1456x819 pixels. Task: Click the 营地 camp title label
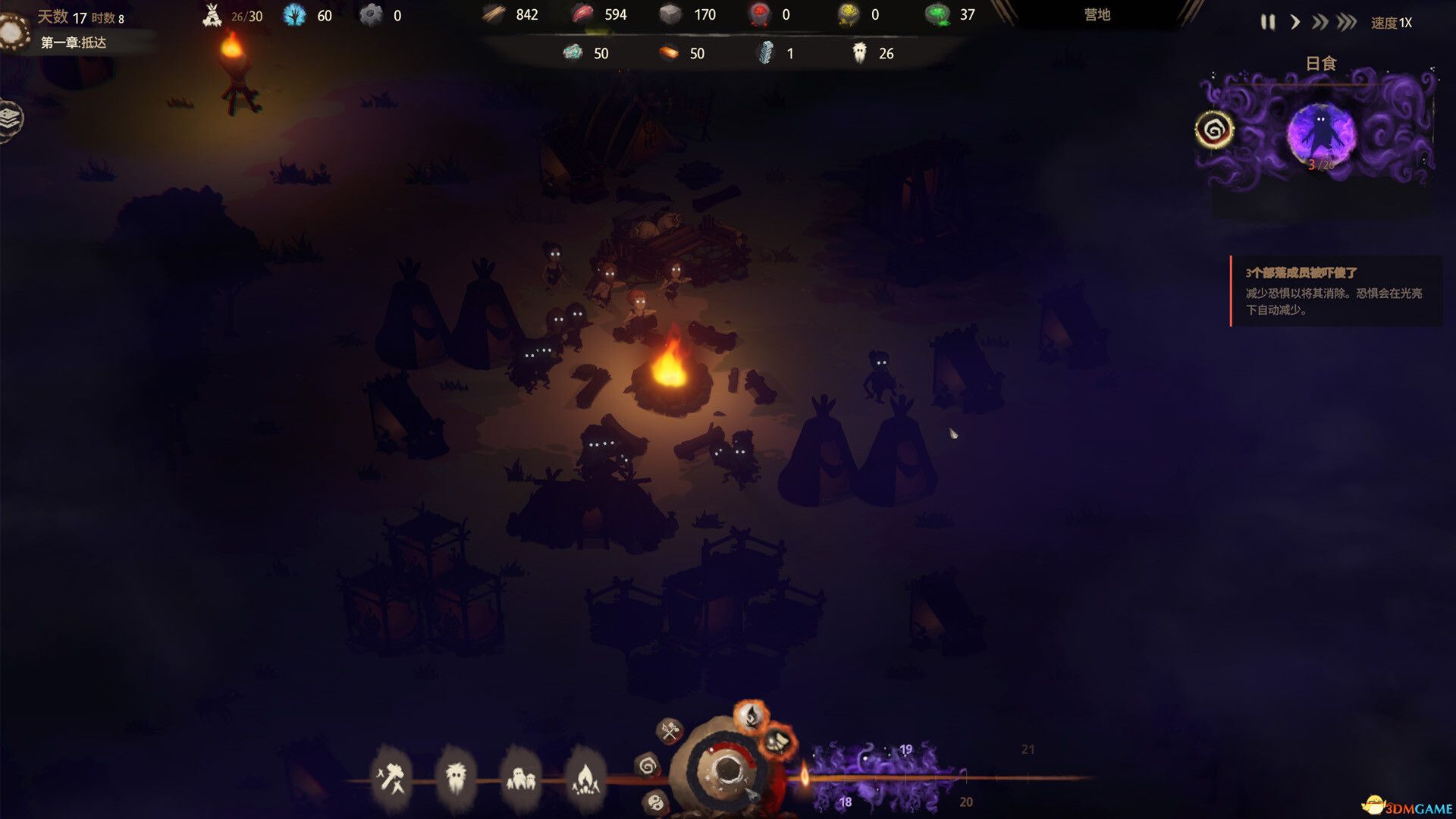tap(1097, 14)
